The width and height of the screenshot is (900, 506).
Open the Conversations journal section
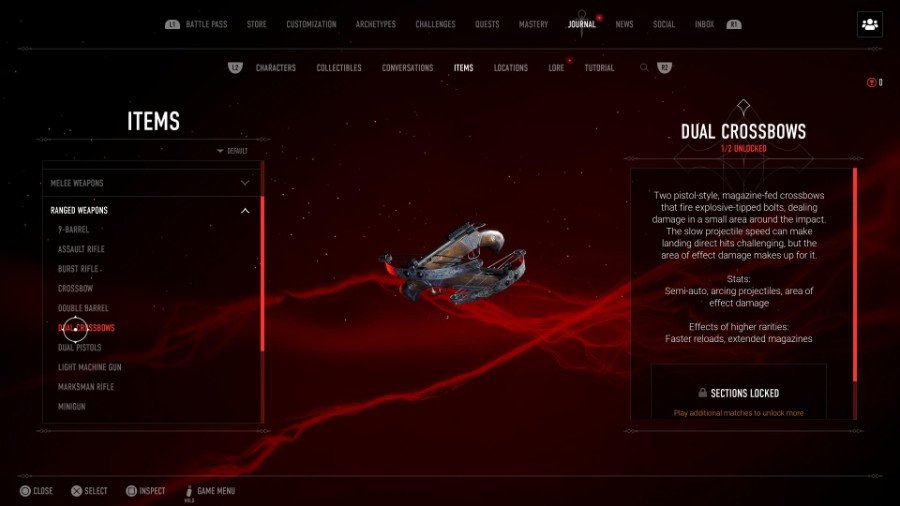pyautogui.click(x=407, y=68)
